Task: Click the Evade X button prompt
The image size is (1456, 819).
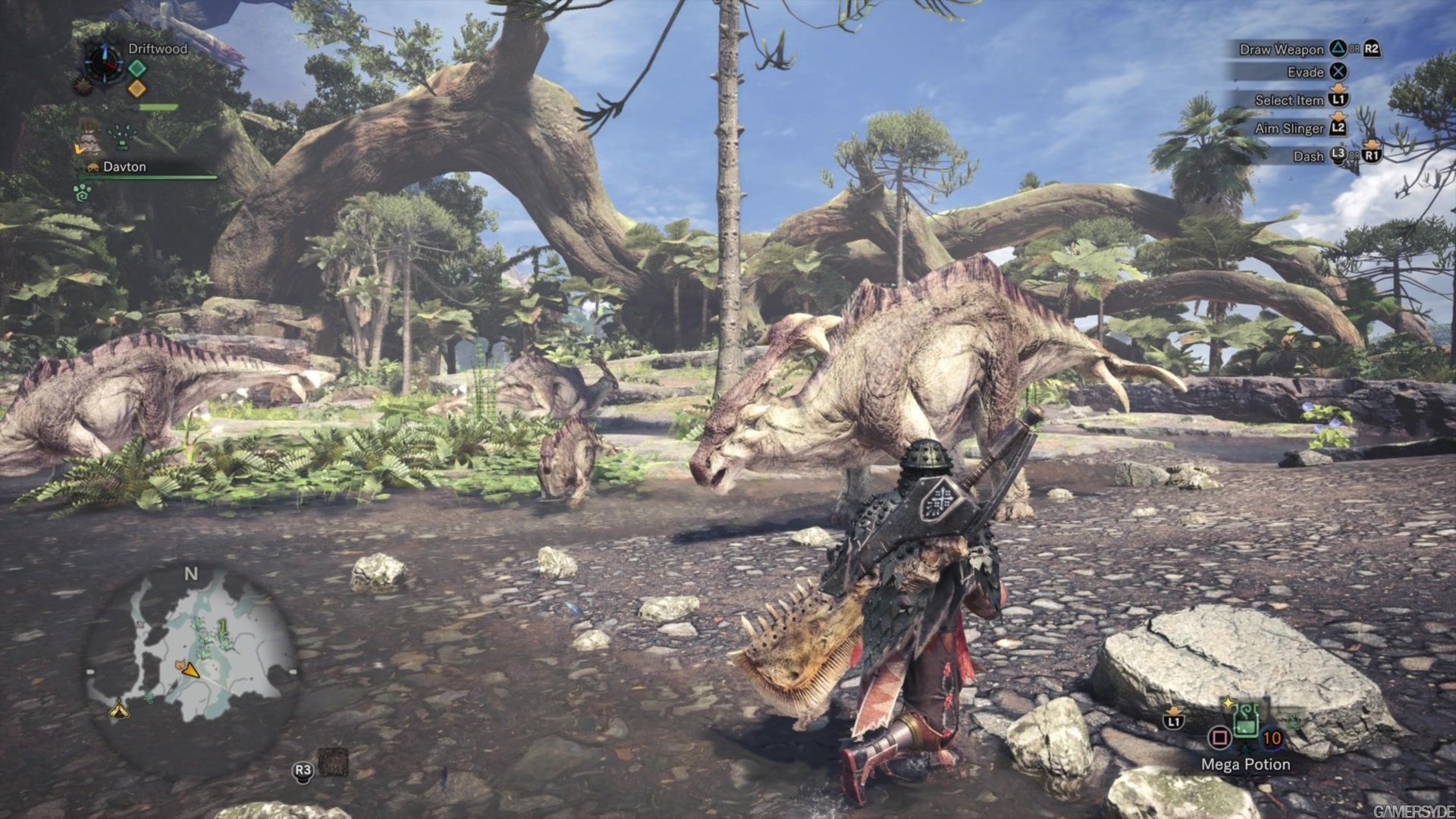Action: coord(1338,72)
